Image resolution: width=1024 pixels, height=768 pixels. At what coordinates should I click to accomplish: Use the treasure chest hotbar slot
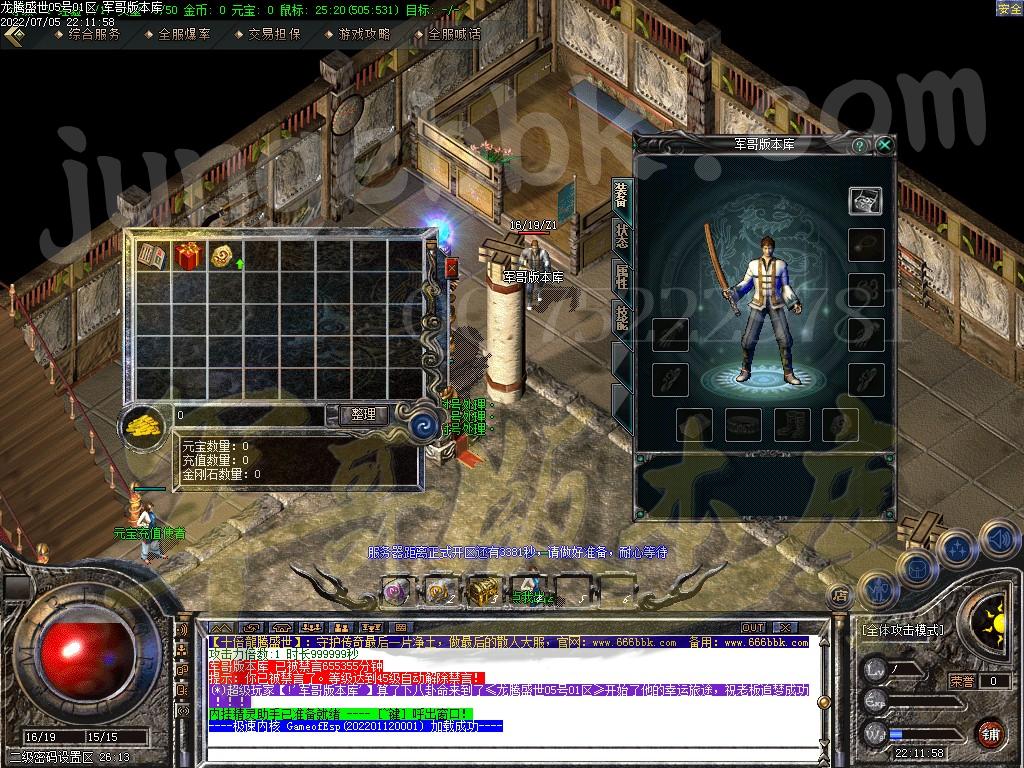click(x=483, y=589)
